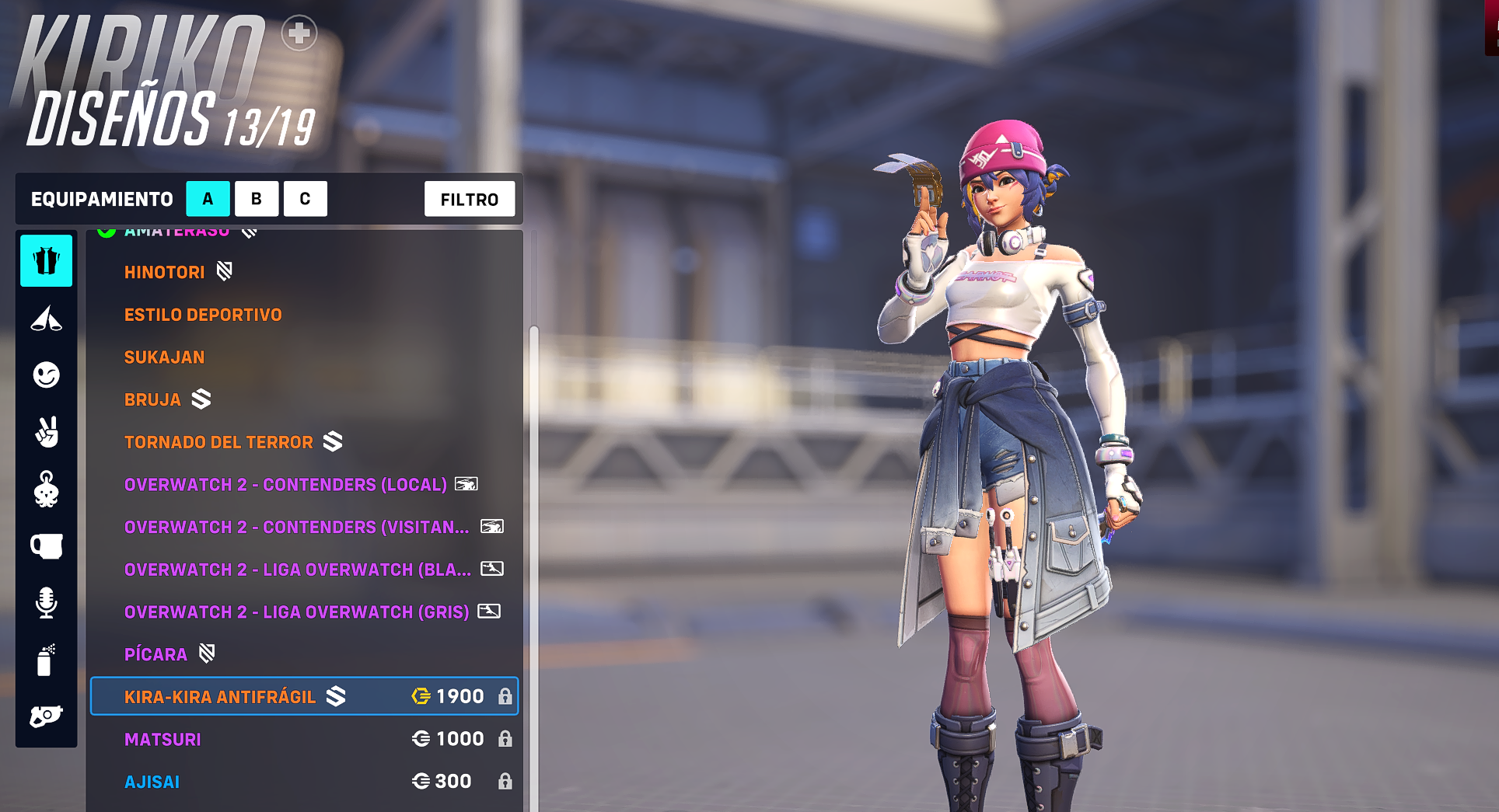The width and height of the screenshot is (1499, 812).
Task: Select the Bruja skin
Action: [153, 399]
